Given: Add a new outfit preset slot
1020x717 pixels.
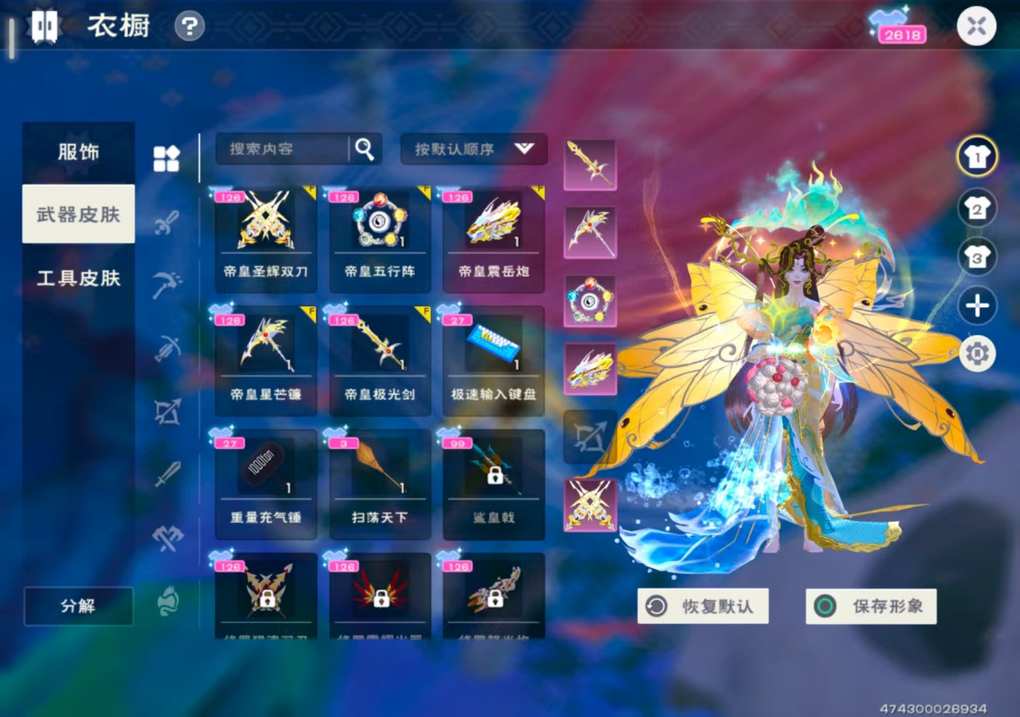Looking at the screenshot, I should (x=977, y=305).
